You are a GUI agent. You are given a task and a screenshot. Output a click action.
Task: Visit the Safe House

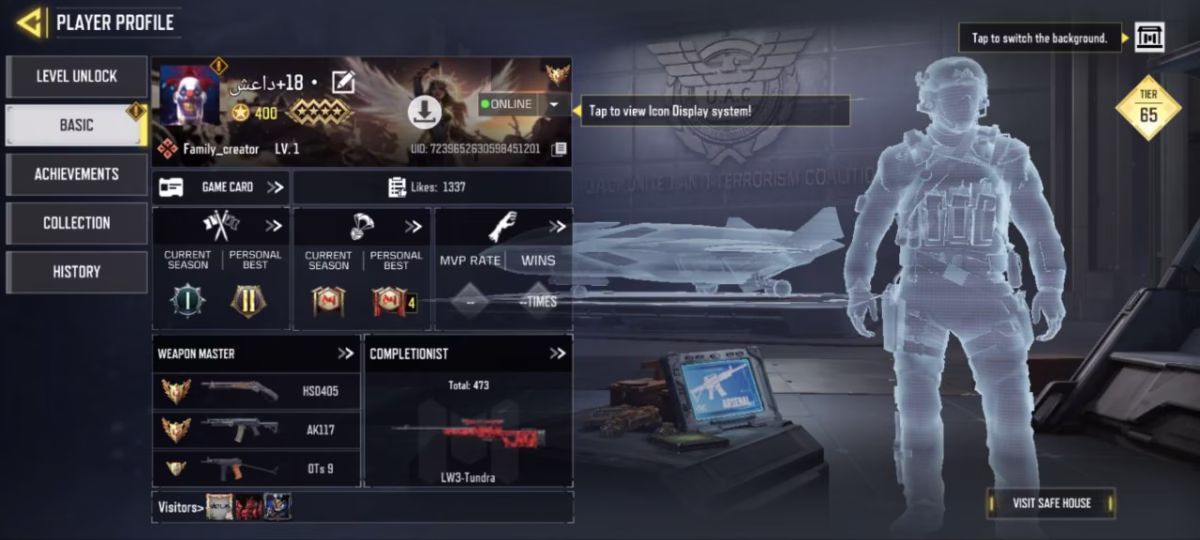pos(1050,503)
